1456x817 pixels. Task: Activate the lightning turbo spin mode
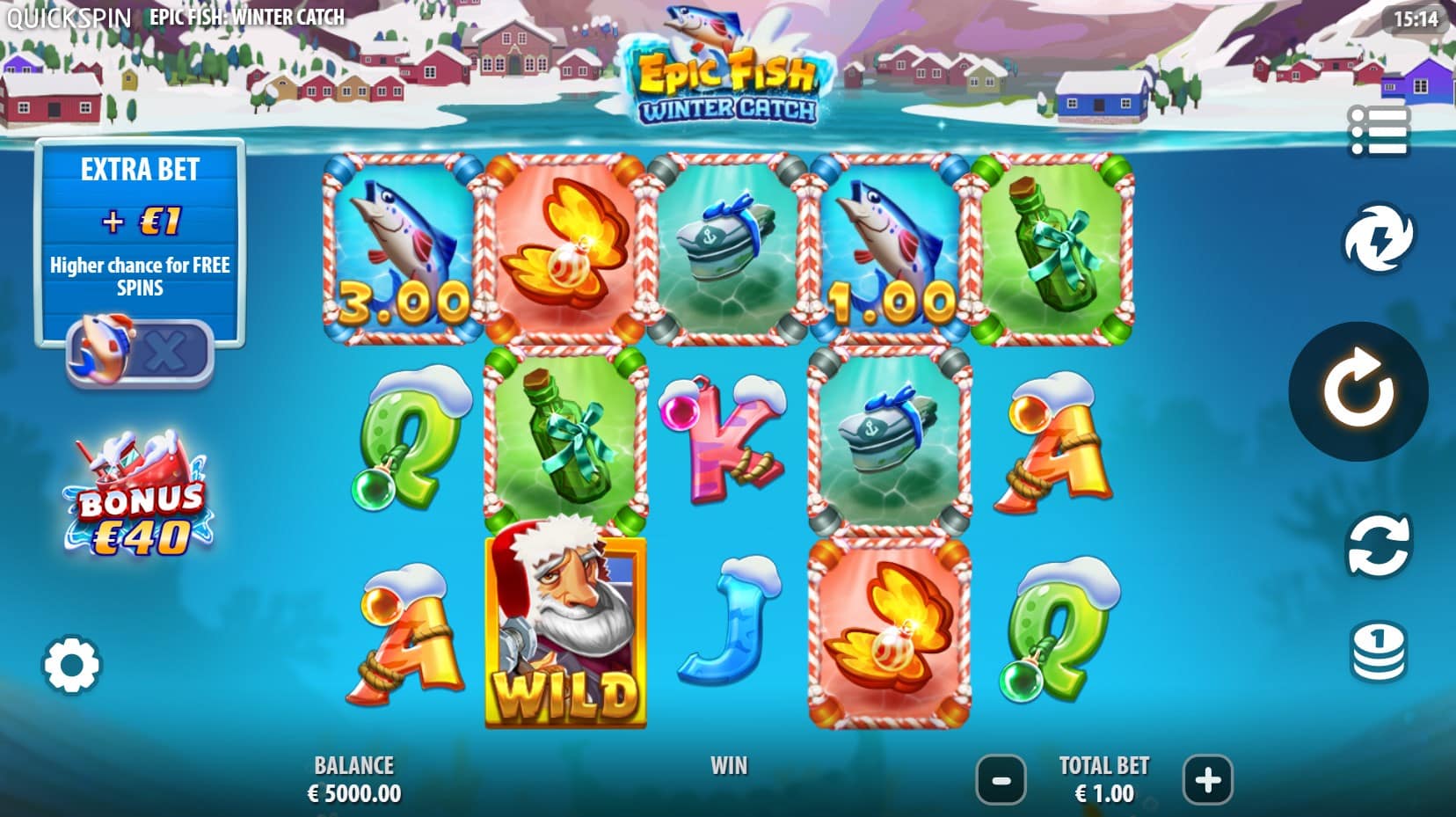(1378, 237)
